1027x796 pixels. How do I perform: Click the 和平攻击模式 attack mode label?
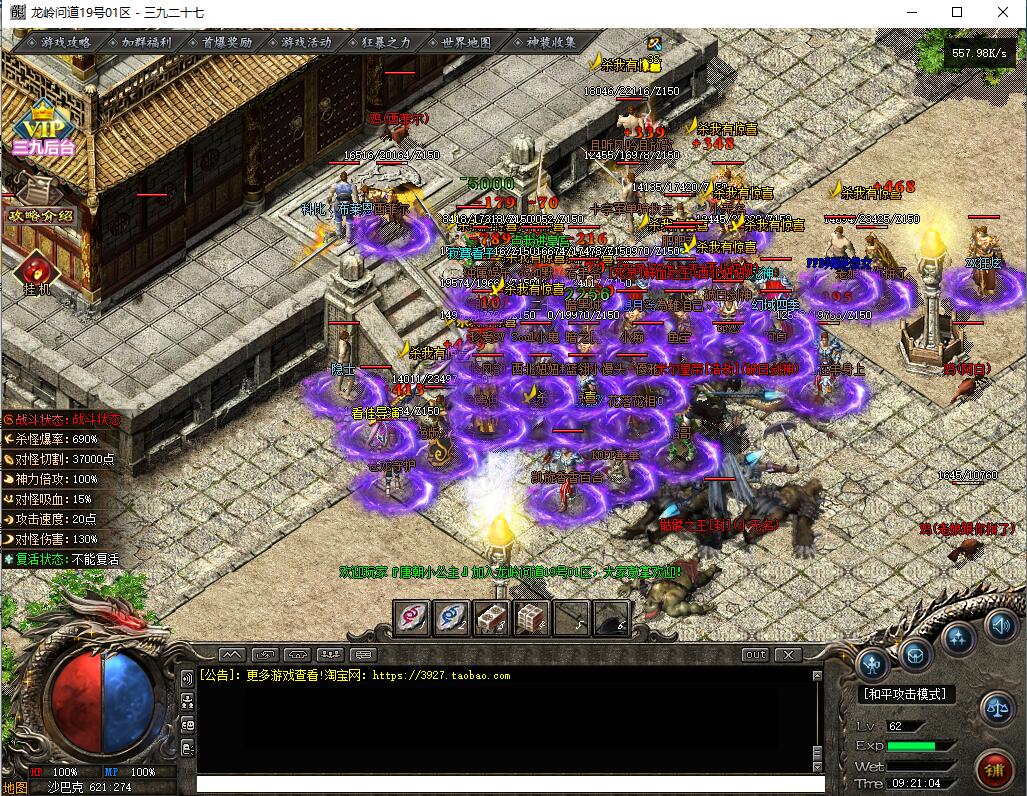[x=904, y=693]
